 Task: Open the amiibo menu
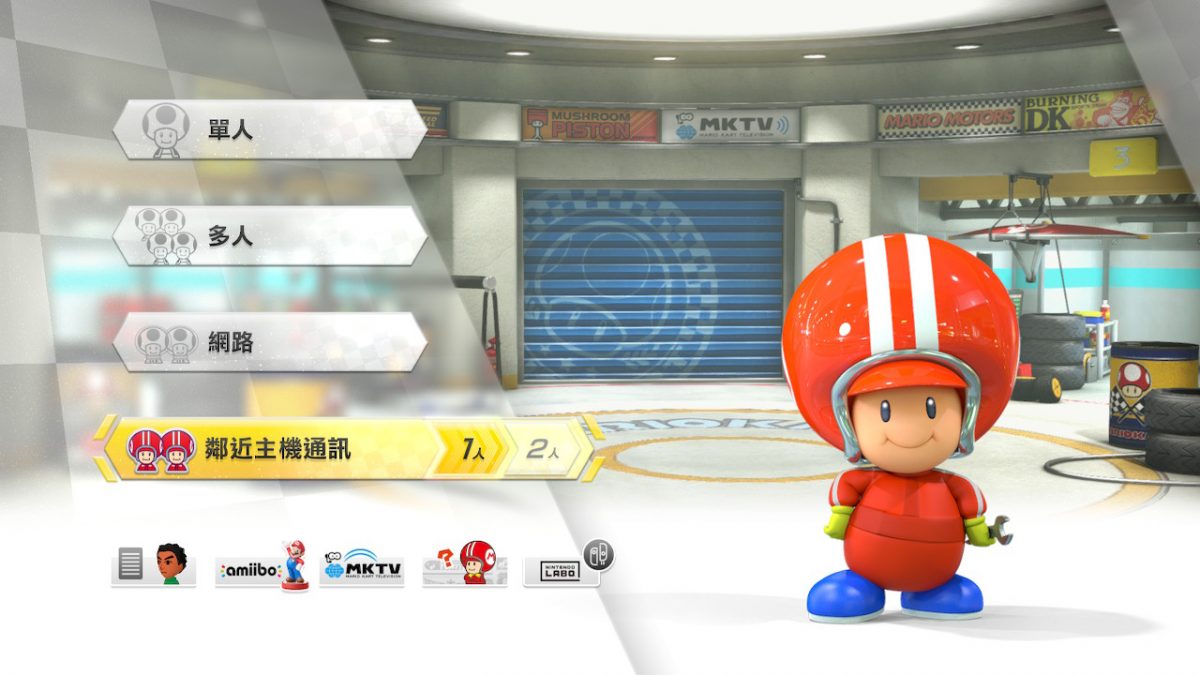click(x=261, y=567)
